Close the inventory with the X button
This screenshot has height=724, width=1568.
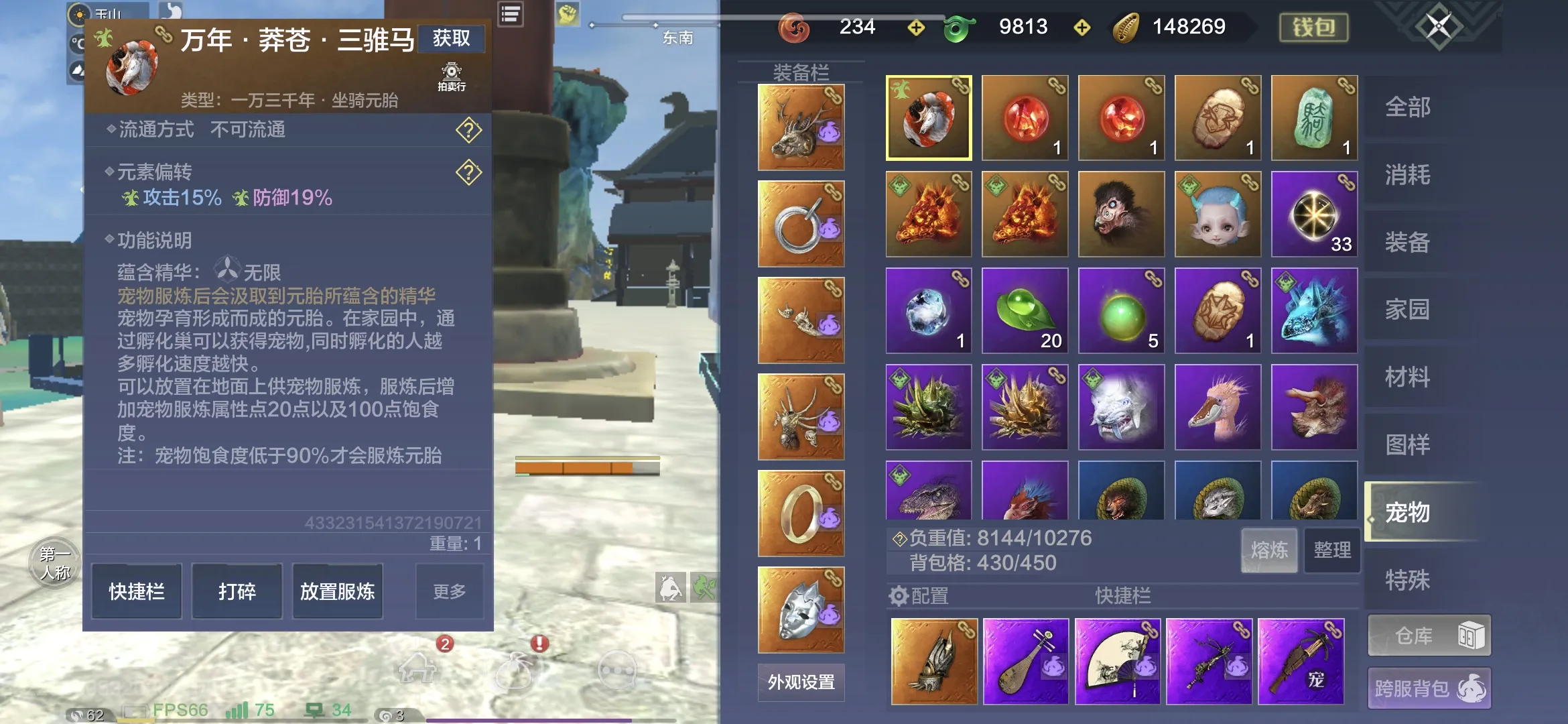point(1438,27)
